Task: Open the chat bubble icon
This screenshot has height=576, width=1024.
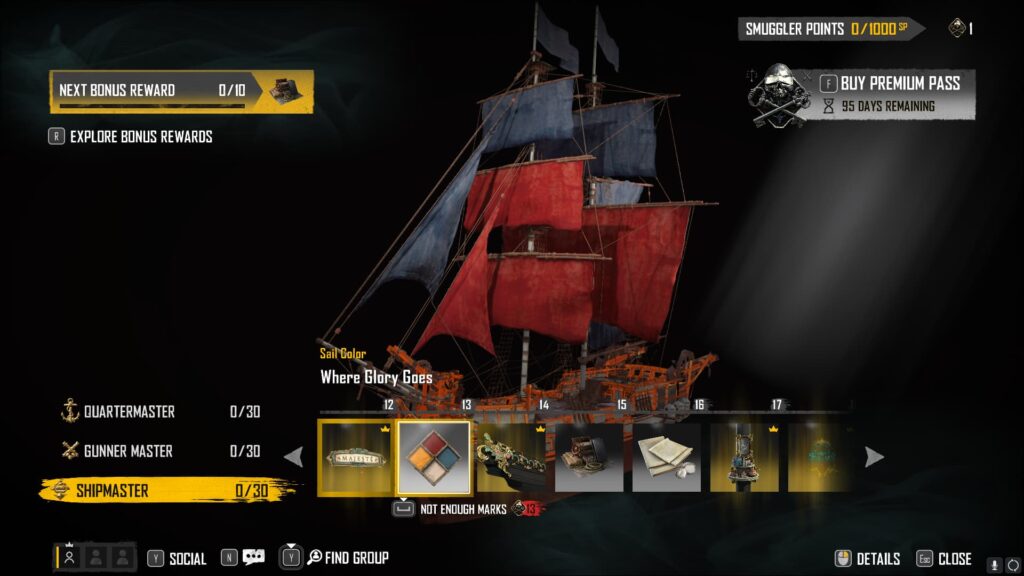Action: tap(254, 558)
